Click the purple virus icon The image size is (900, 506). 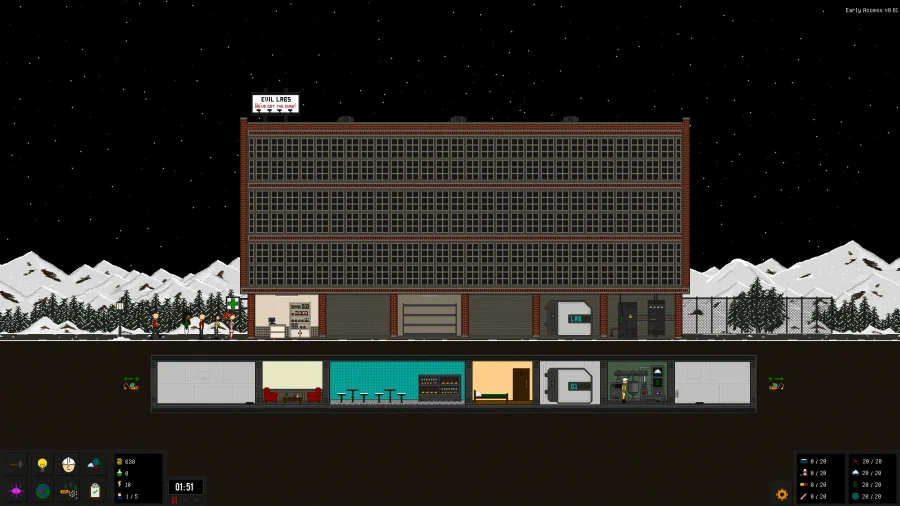(x=15, y=491)
